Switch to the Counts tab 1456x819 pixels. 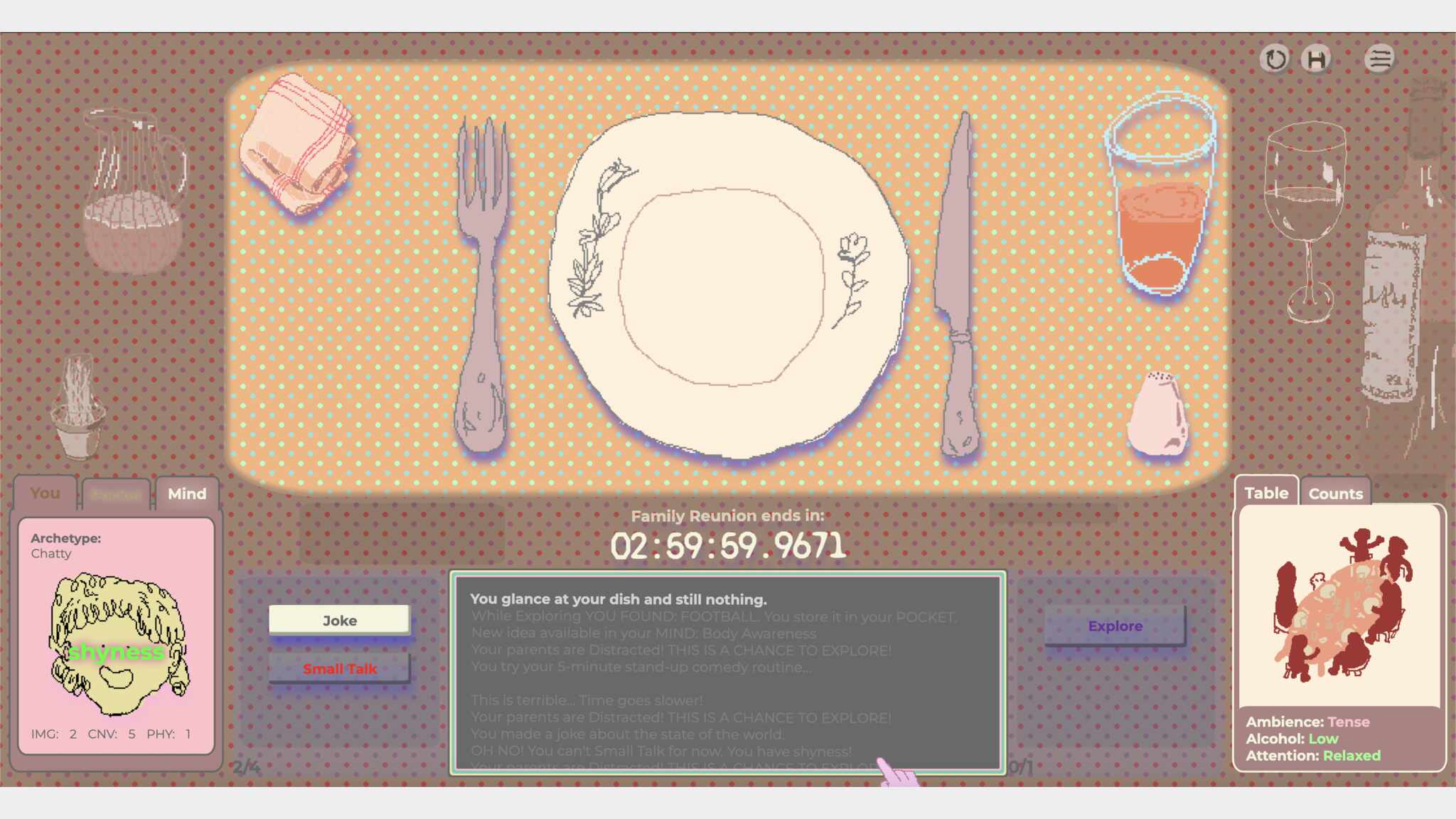tap(1335, 493)
